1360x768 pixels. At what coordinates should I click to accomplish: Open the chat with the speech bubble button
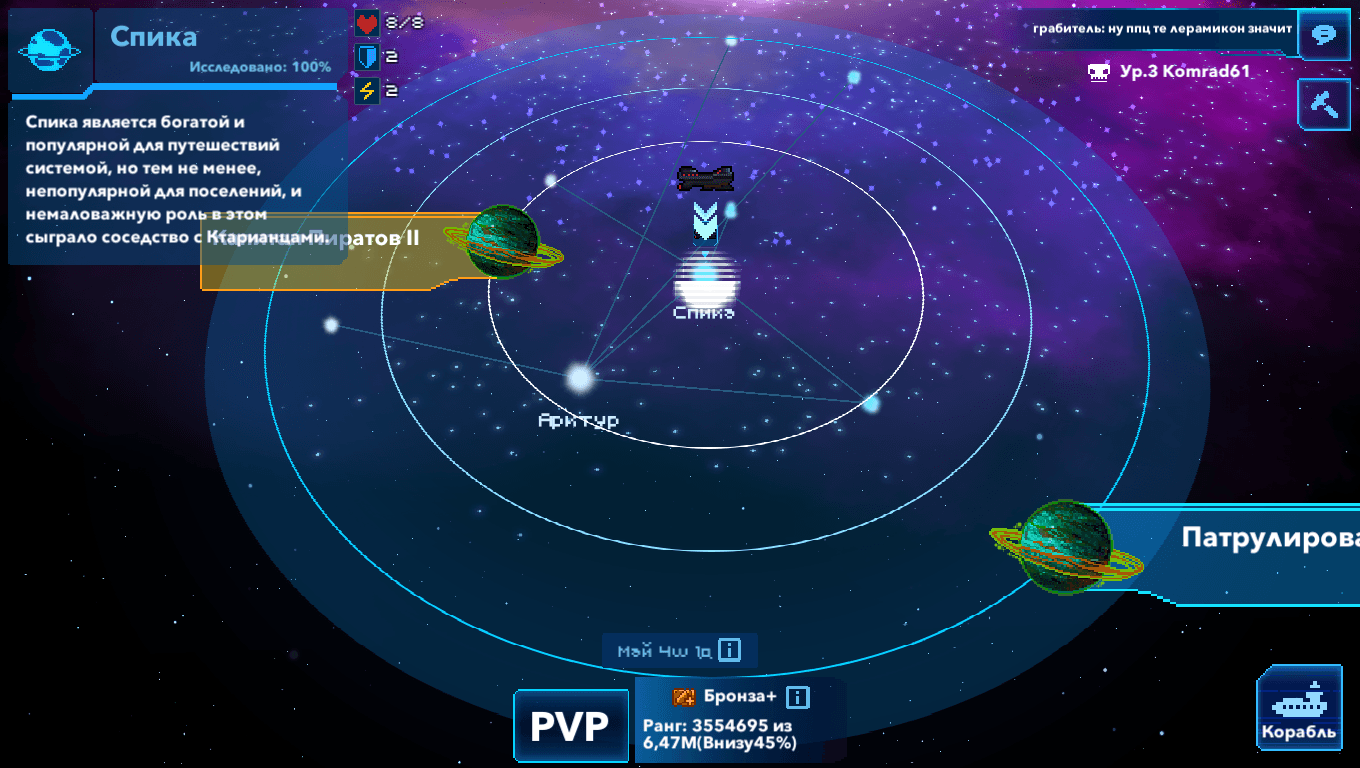1324,34
